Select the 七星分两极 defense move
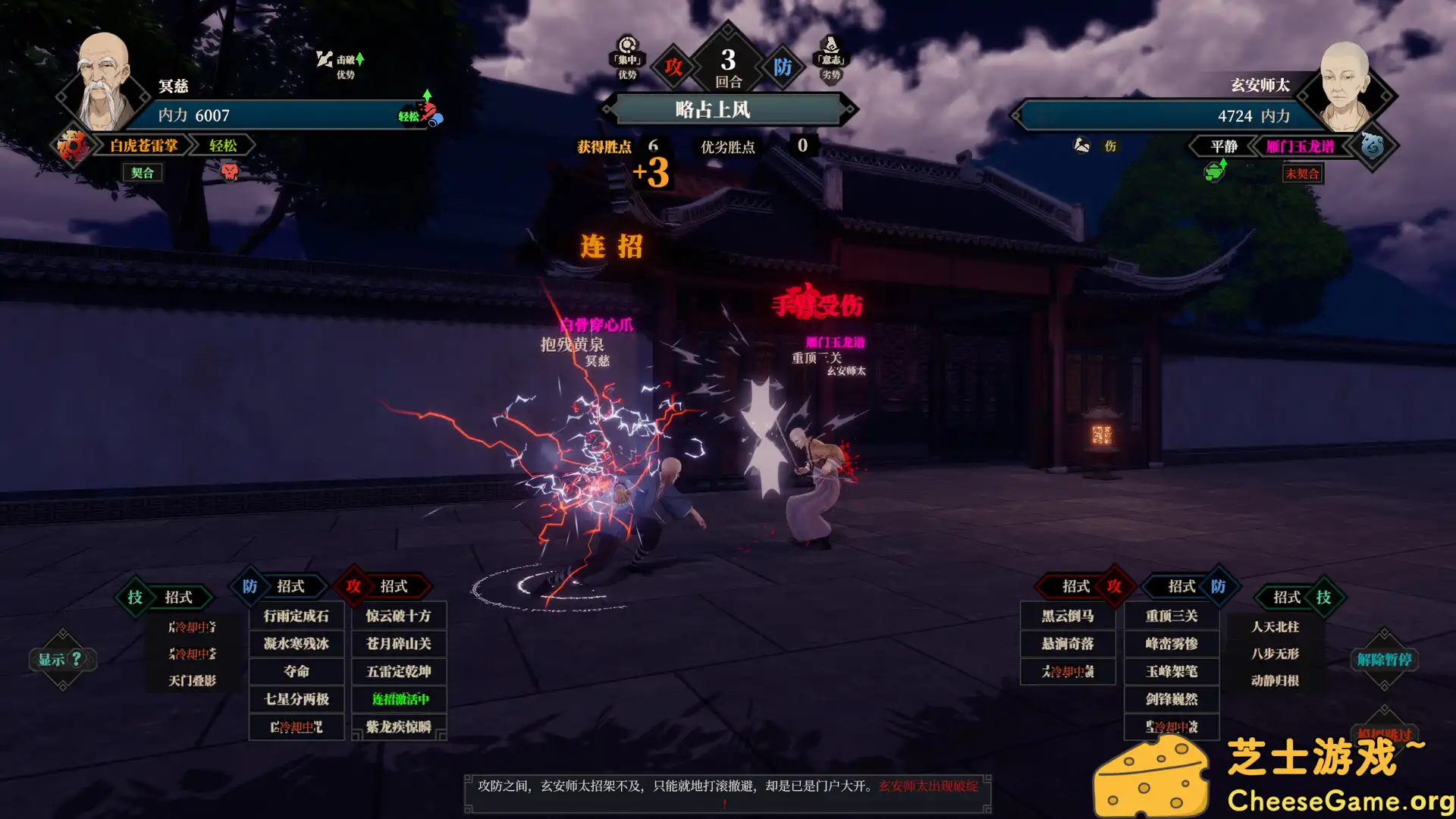1456x819 pixels. (x=297, y=699)
